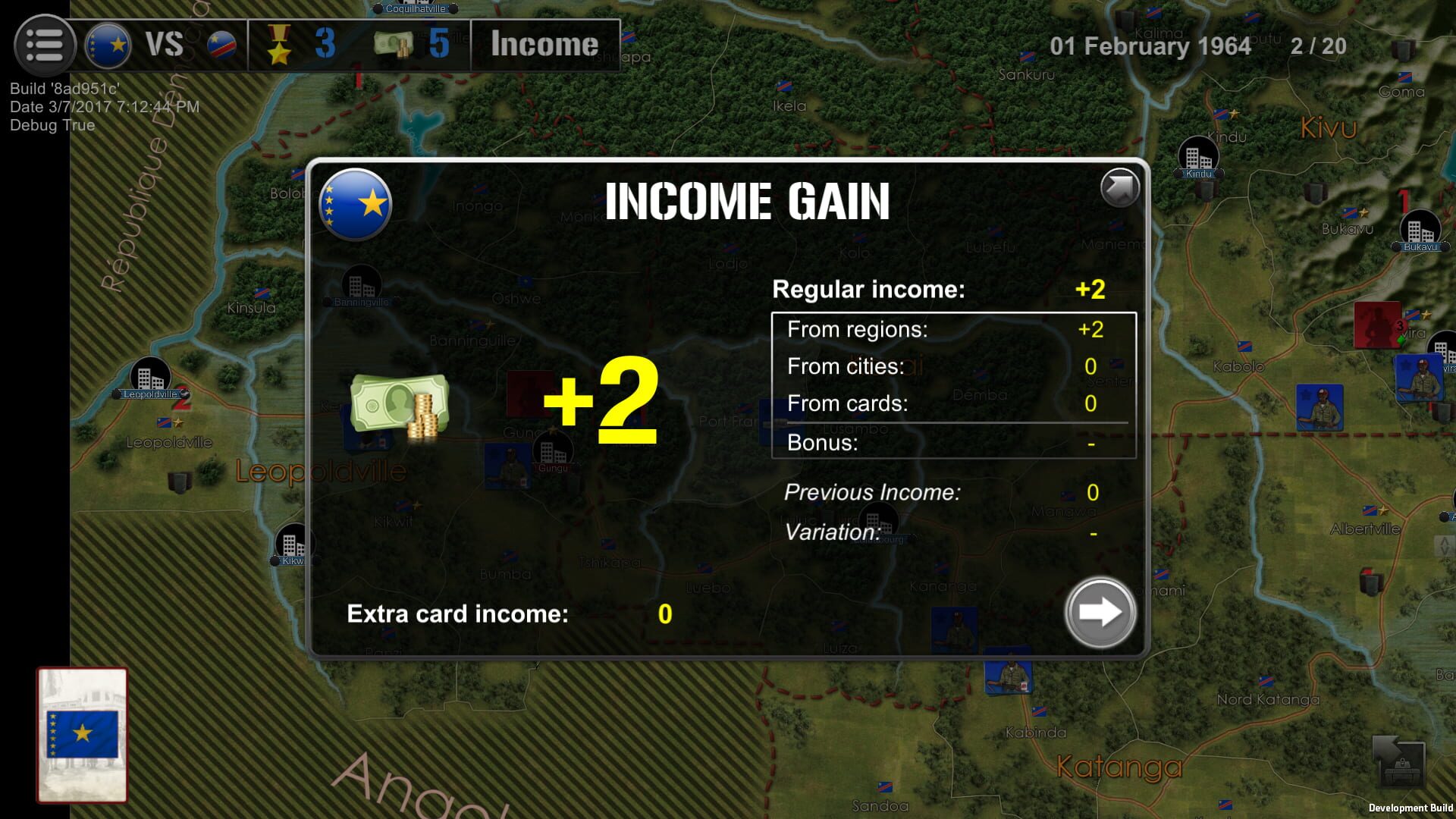Click the victory medal icon showing 3
1456x819 pixels.
pyautogui.click(x=281, y=44)
